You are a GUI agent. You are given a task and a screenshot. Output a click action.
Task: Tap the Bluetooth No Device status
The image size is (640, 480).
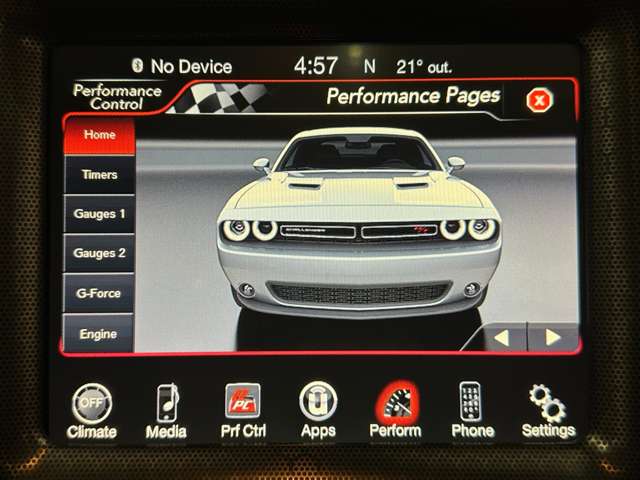(182, 67)
